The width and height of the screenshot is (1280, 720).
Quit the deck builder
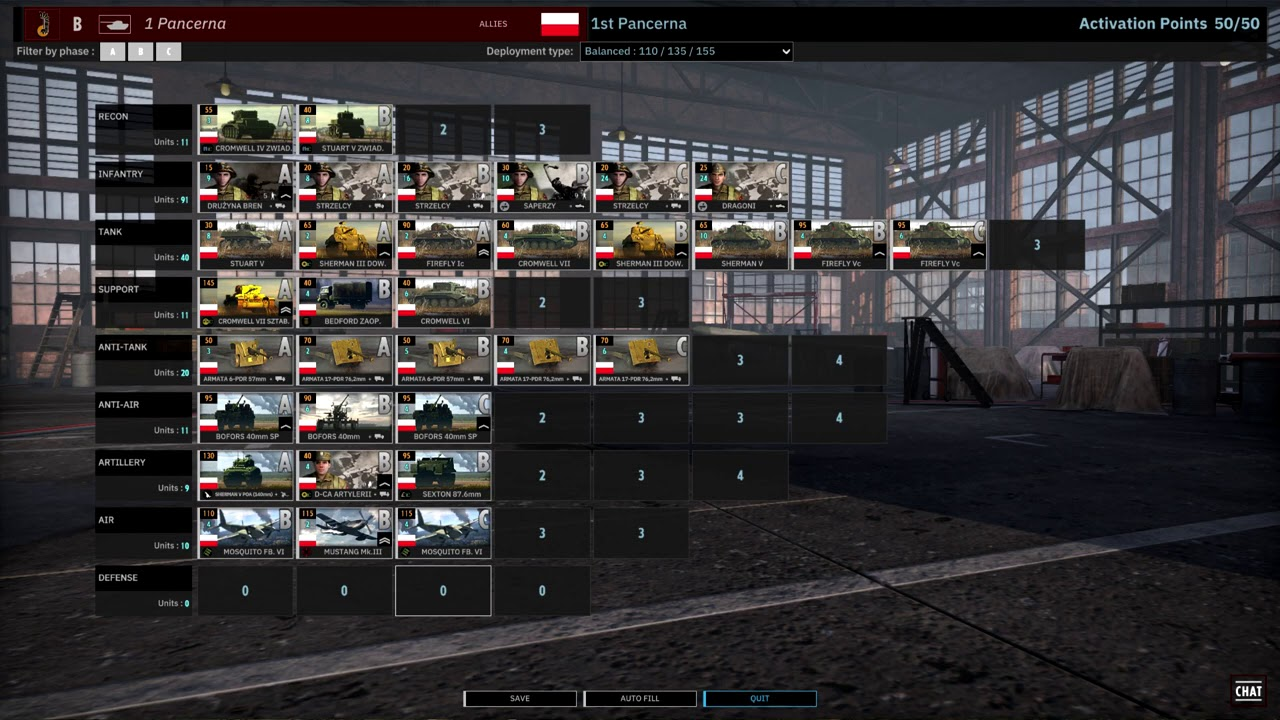760,698
